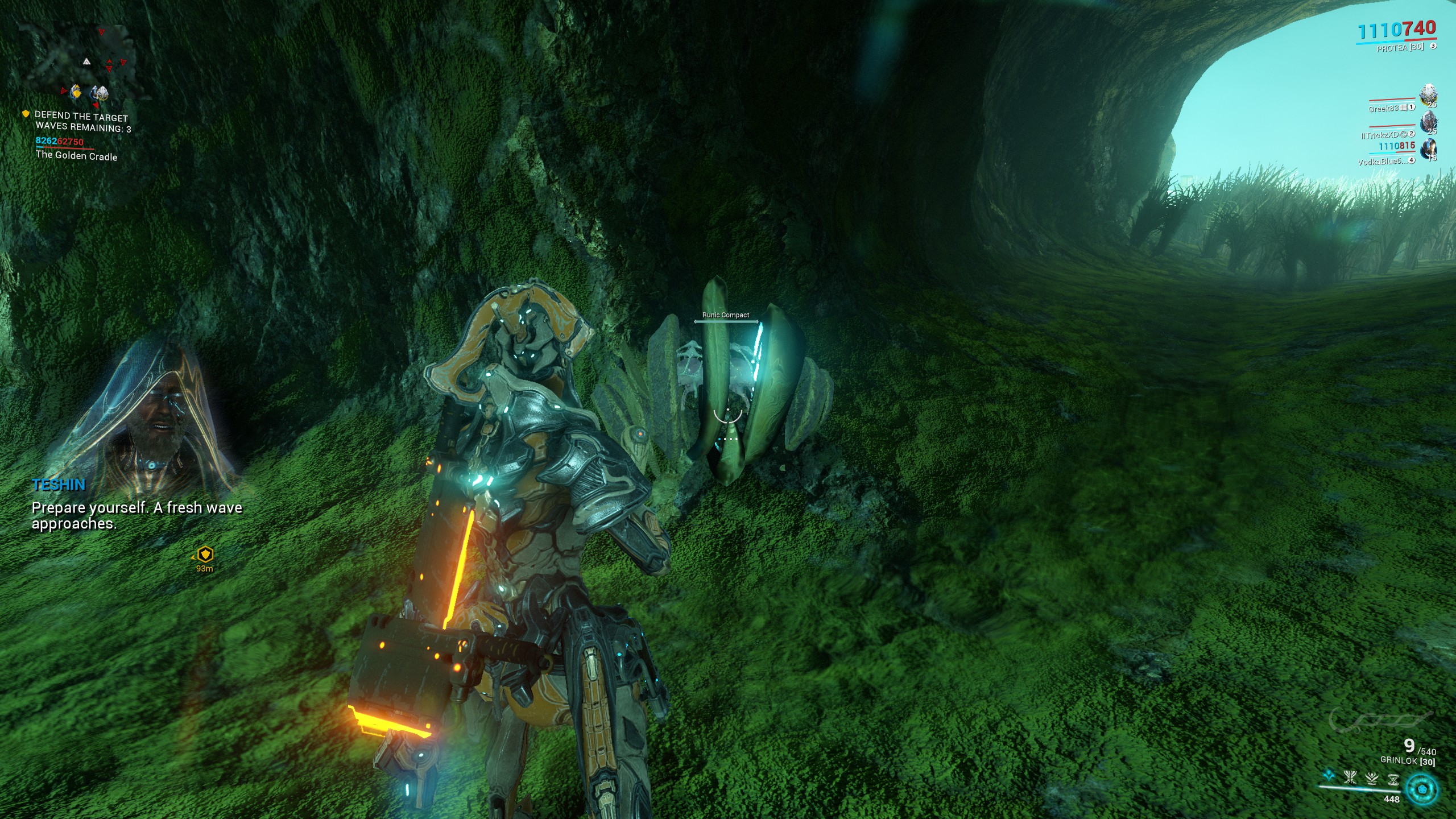Screen dimensions: 1456x819
Task: Select squad member IITrickzXD's portrait
Action: click(1428, 123)
